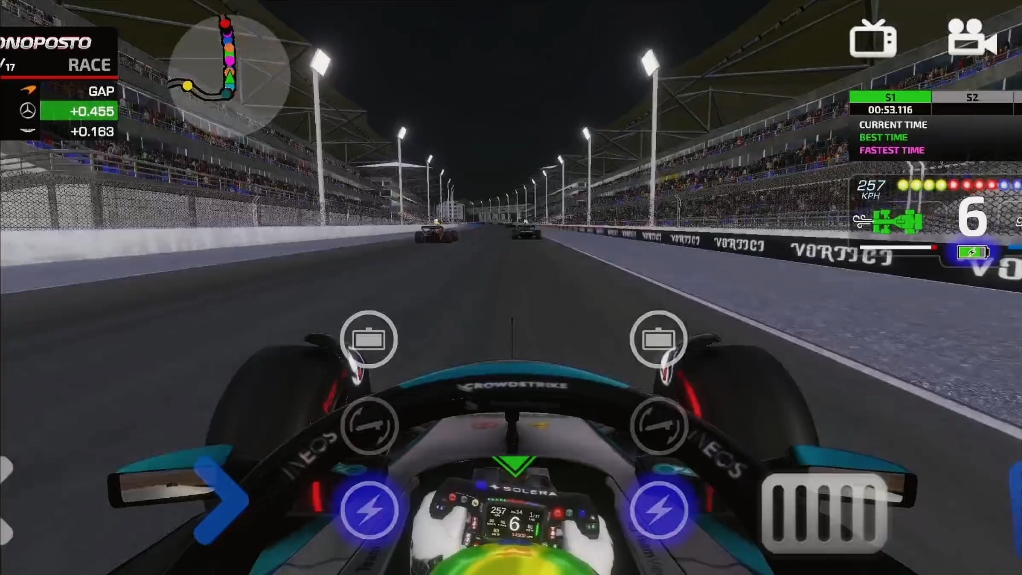1022x575 pixels.
Task: Hit the brake pedal button
Action: (824, 511)
